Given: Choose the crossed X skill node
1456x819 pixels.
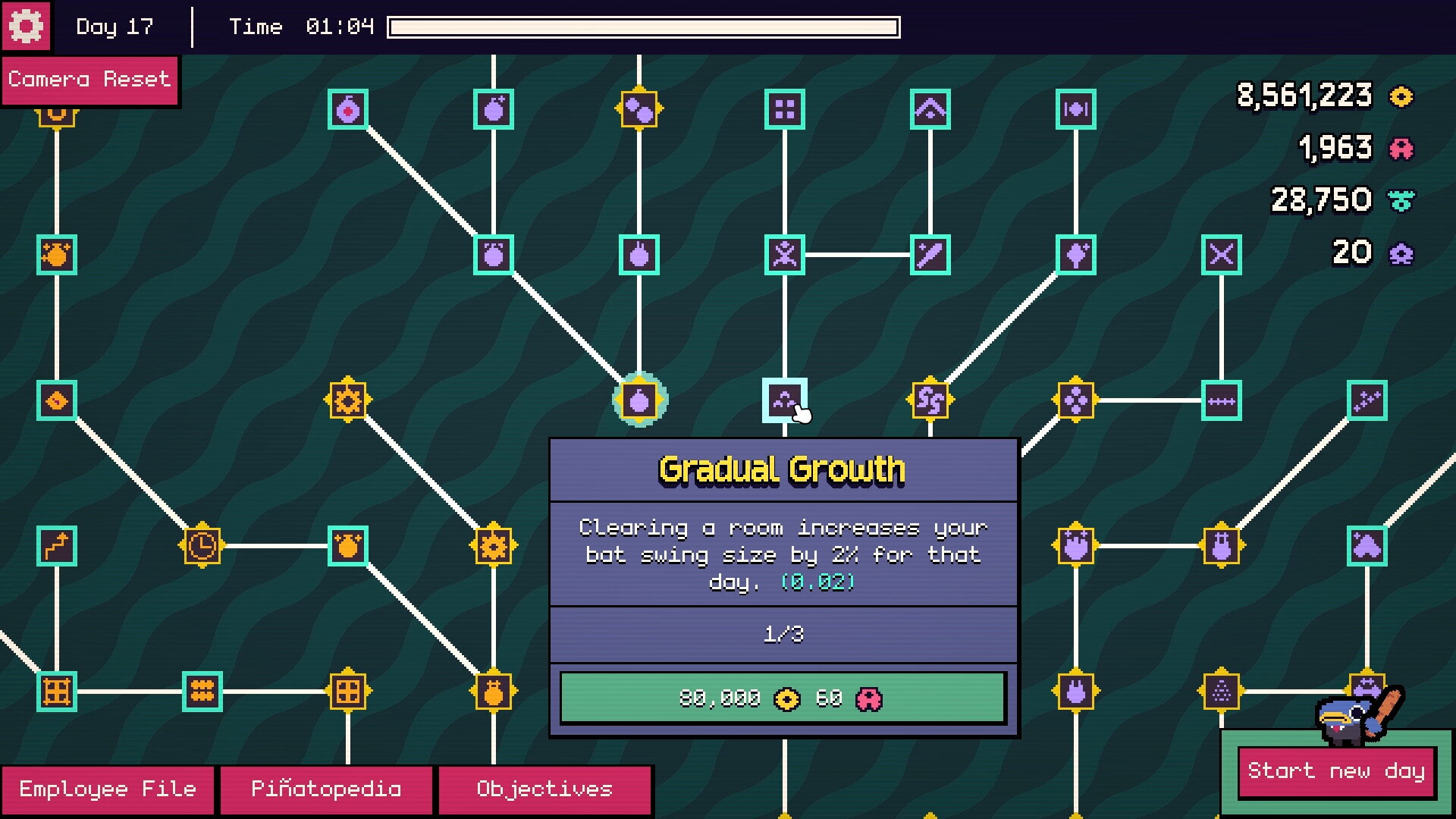Looking at the screenshot, I should (x=1221, y=254).
